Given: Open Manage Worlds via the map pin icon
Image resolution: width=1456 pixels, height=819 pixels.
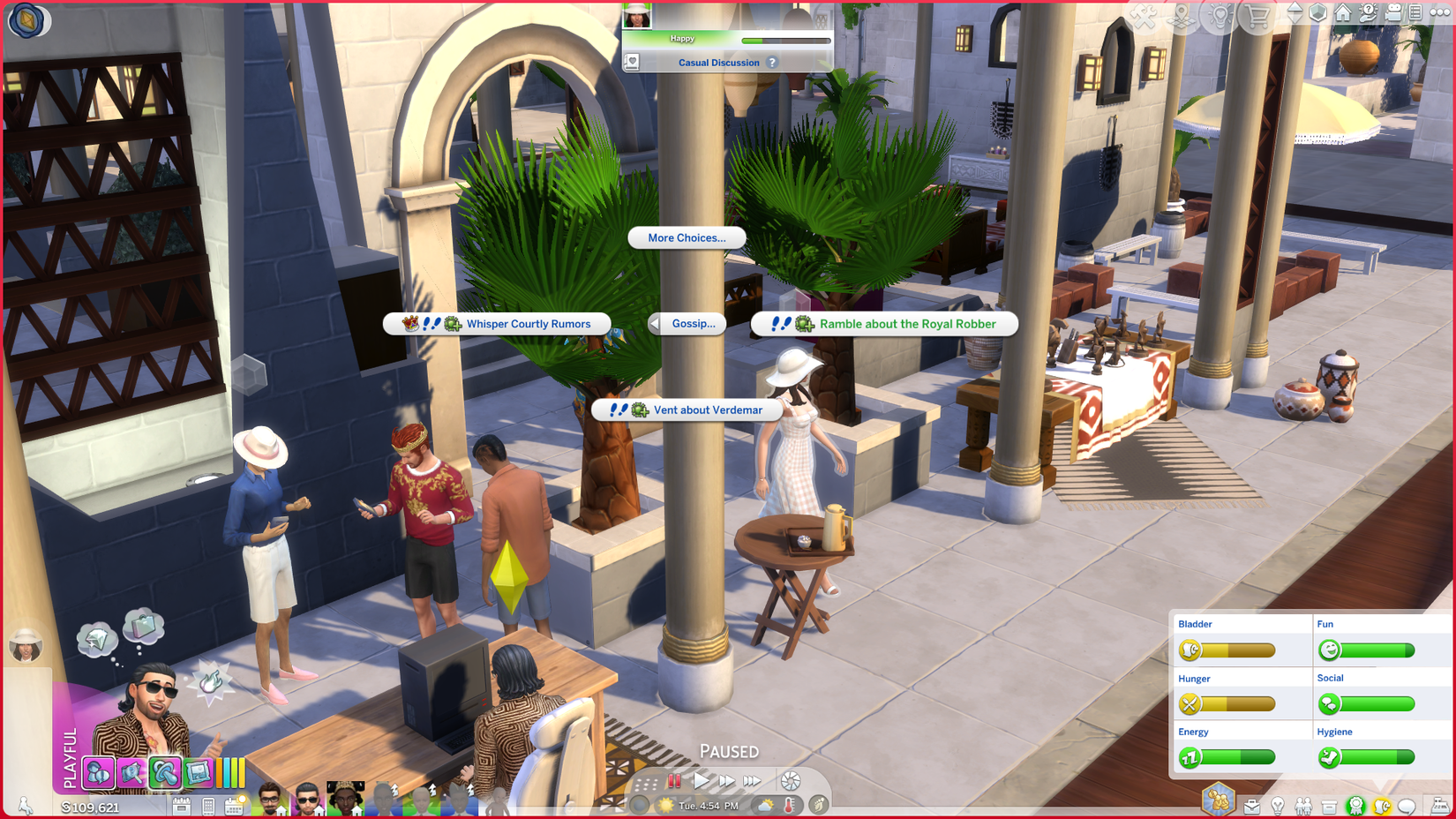Looking at the screenshot, I should (1181, 16).
